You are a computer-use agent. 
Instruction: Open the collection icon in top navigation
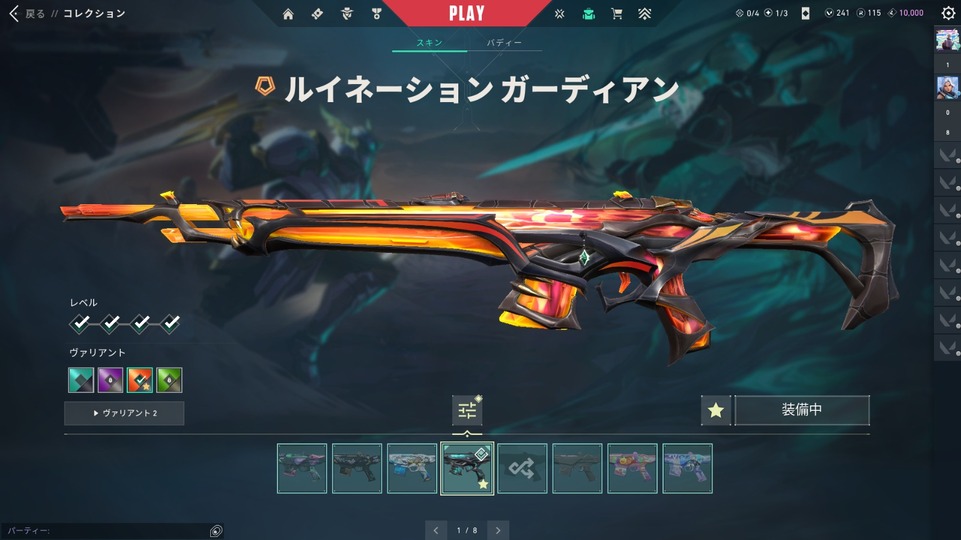588,14
